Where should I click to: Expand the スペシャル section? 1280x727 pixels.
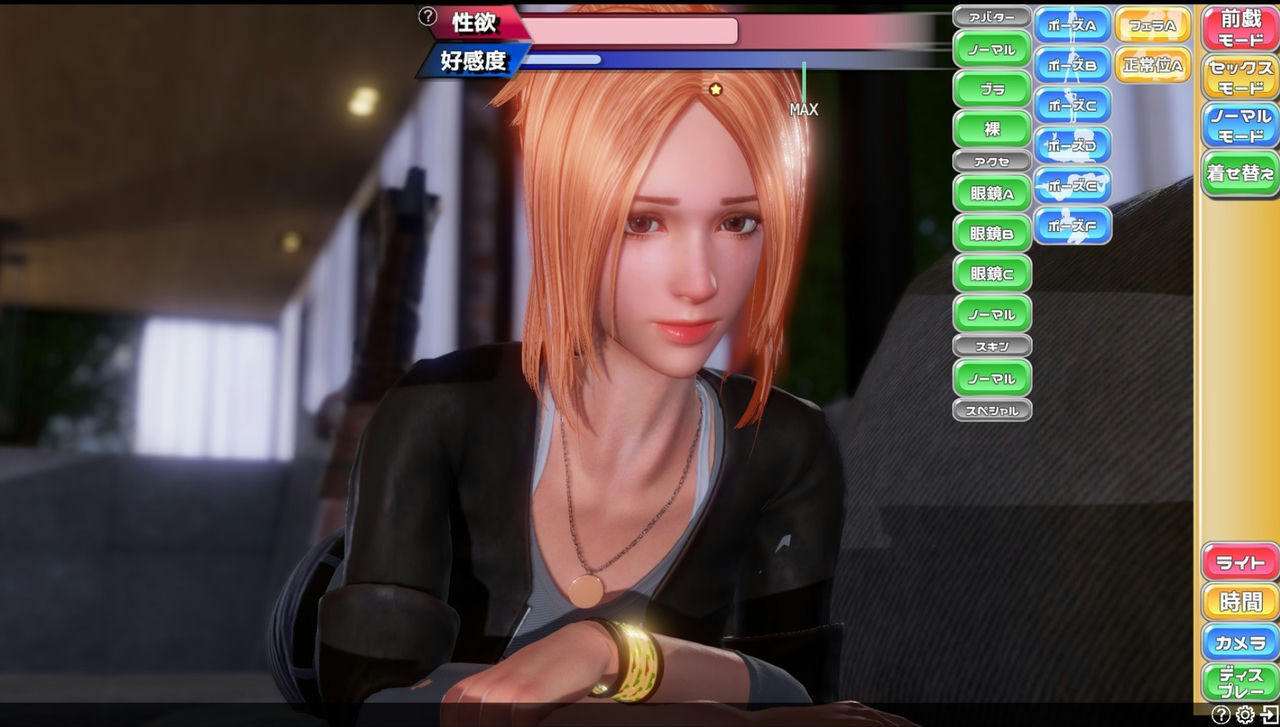tap(991, 410)
